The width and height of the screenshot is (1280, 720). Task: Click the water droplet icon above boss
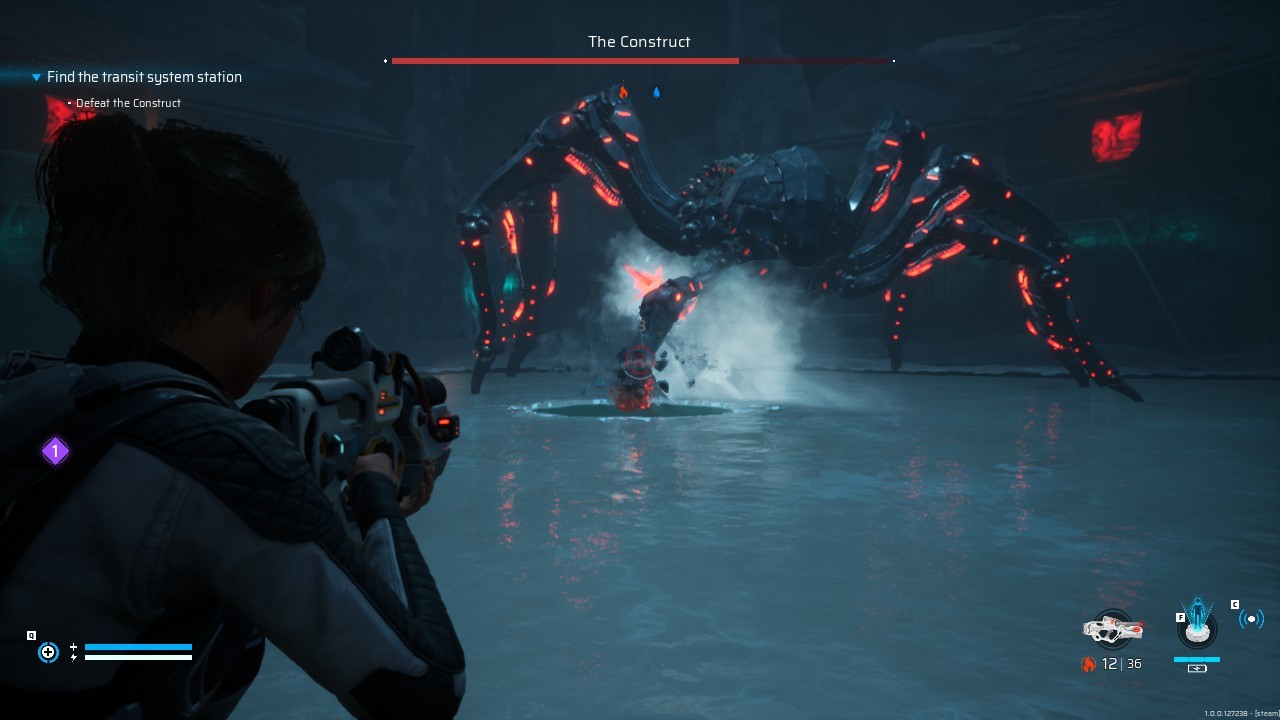(656, 91)
